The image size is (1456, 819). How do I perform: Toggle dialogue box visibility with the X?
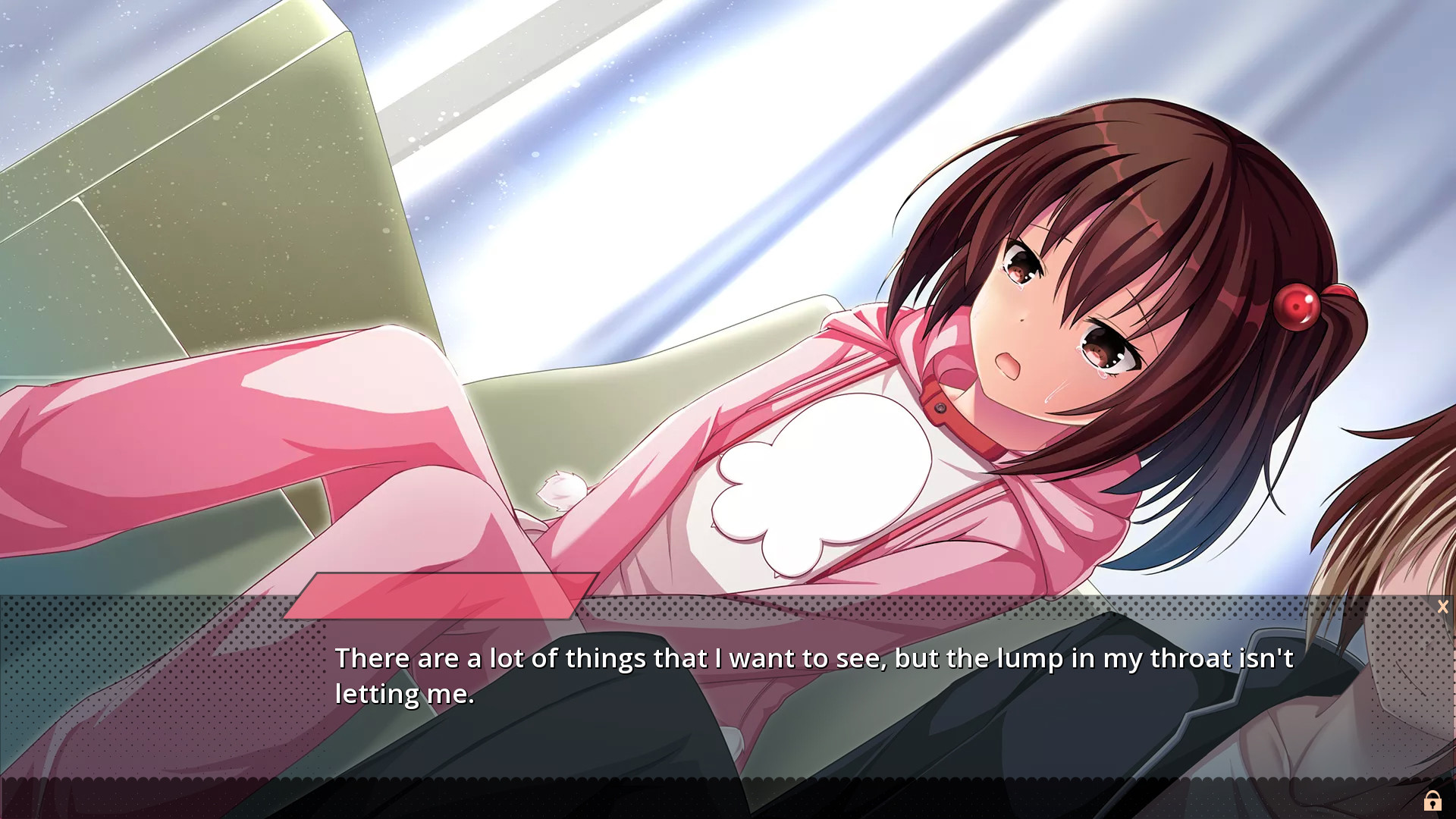pyautogui.click(x=1442, y=607)
